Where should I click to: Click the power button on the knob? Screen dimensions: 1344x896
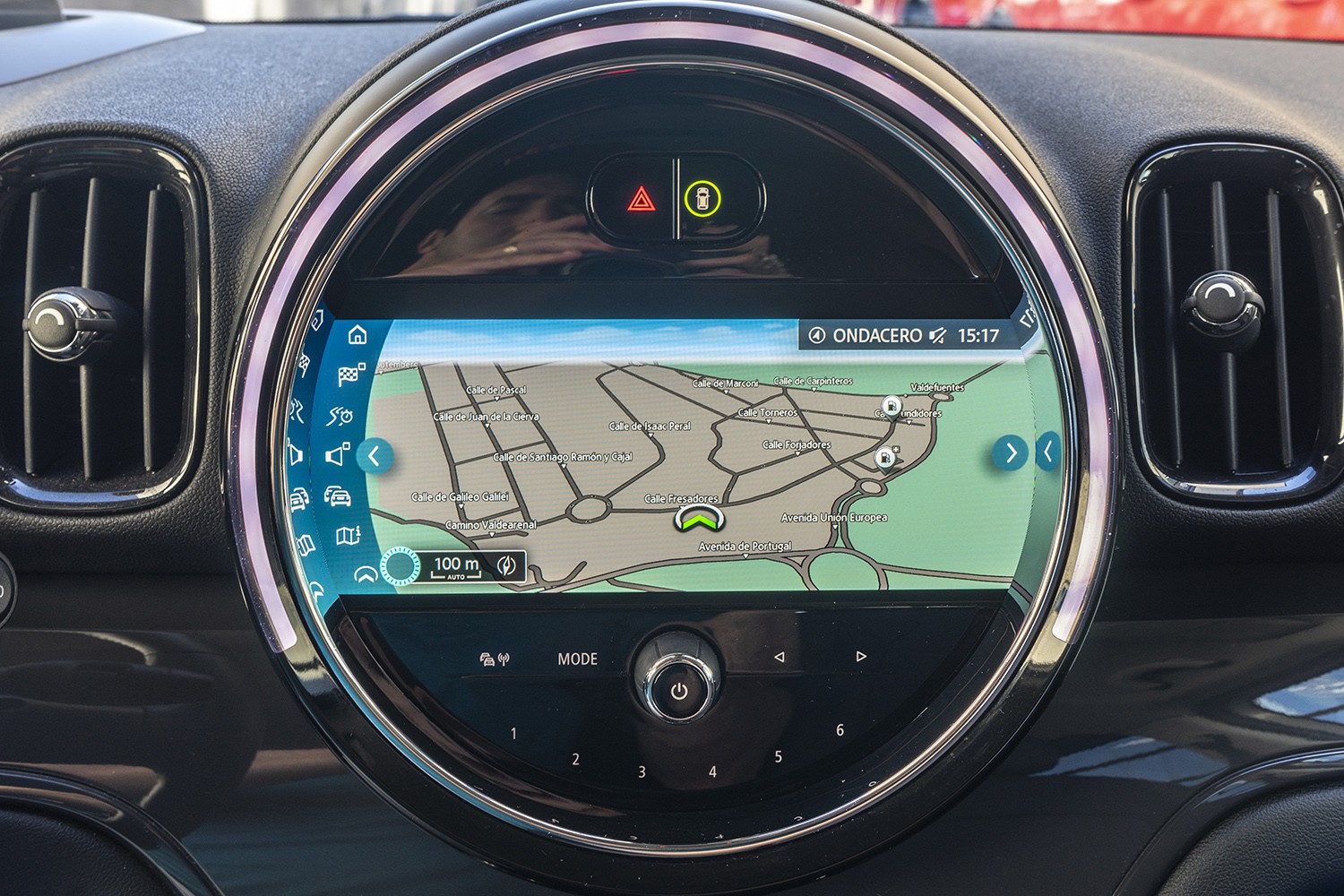tap(679, 691)
